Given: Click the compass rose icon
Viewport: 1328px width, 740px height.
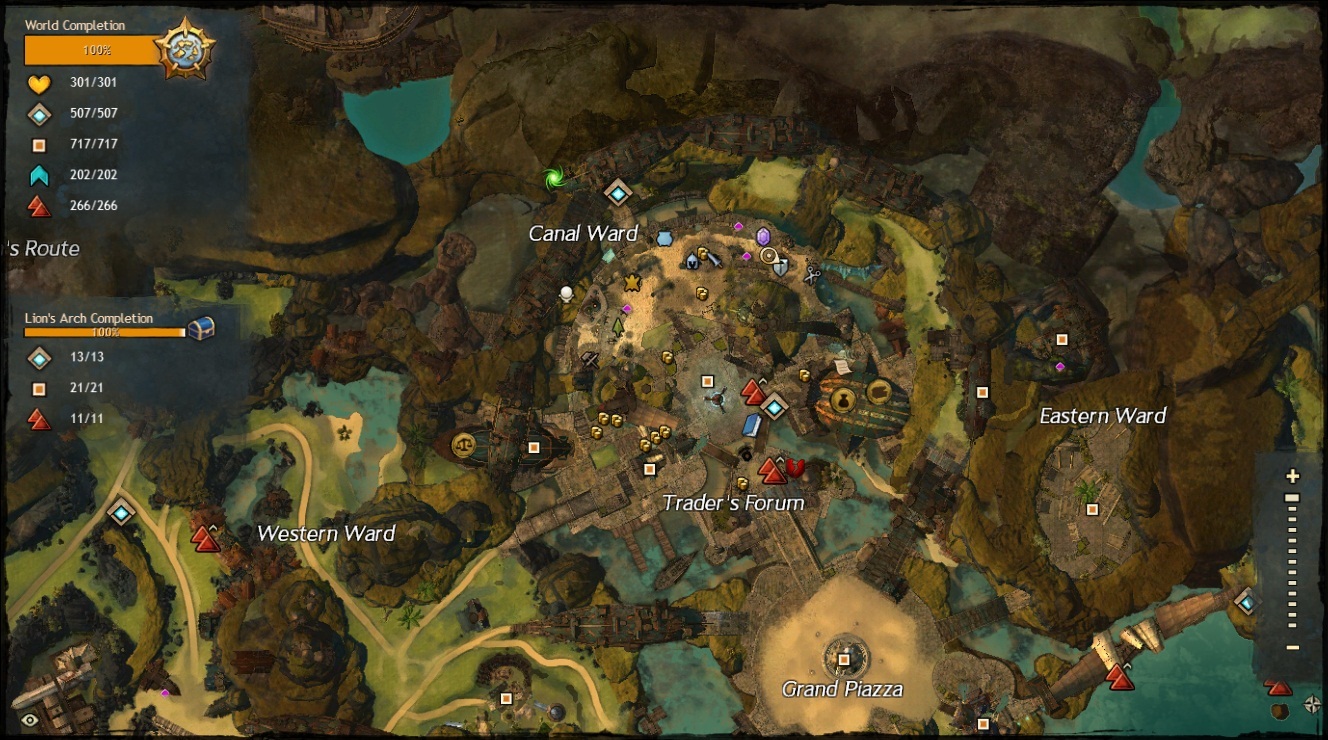Looking at the screenshot, I should [1313, 705].
